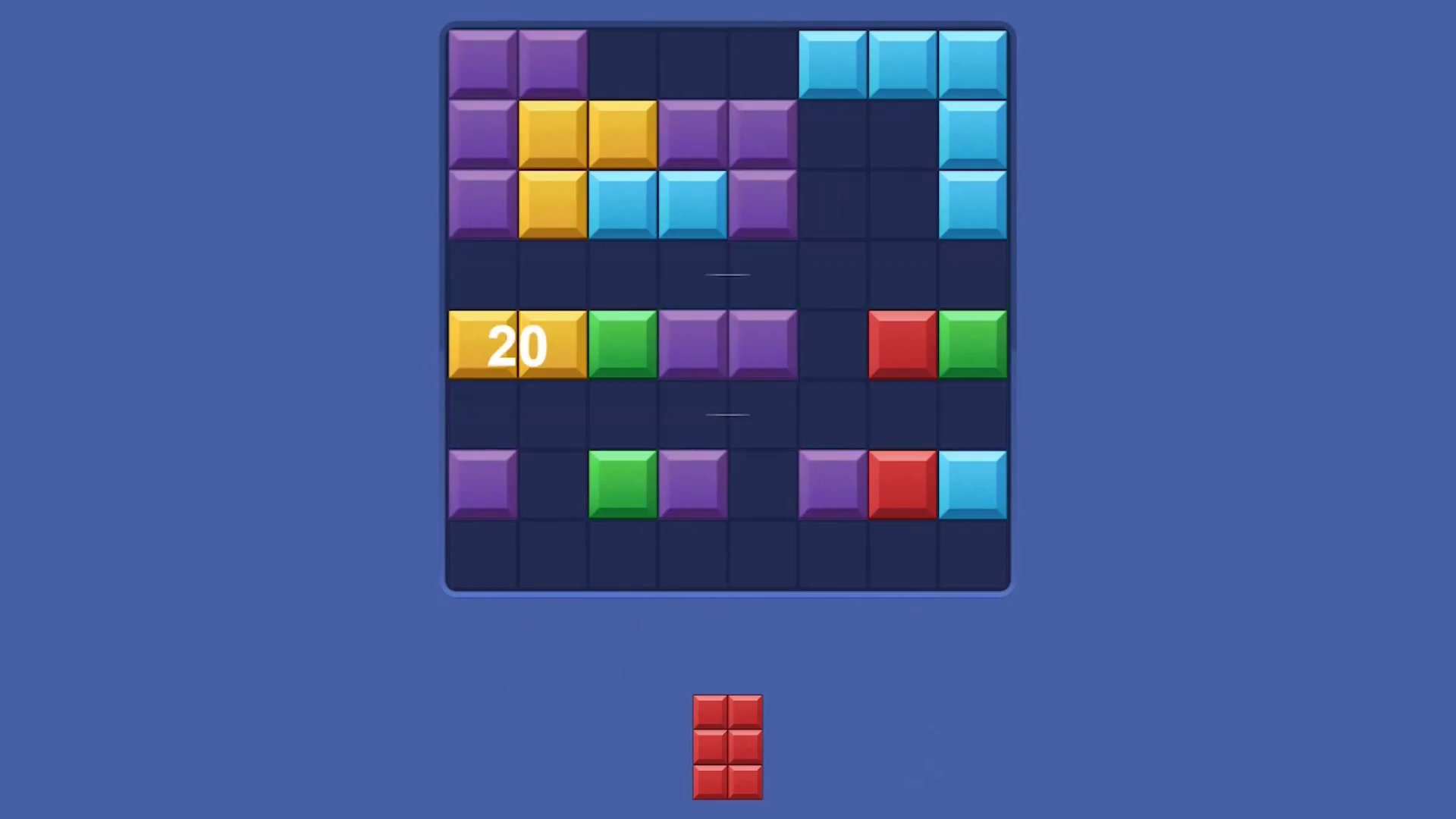Select the cyan block right of yellow block

622,203
